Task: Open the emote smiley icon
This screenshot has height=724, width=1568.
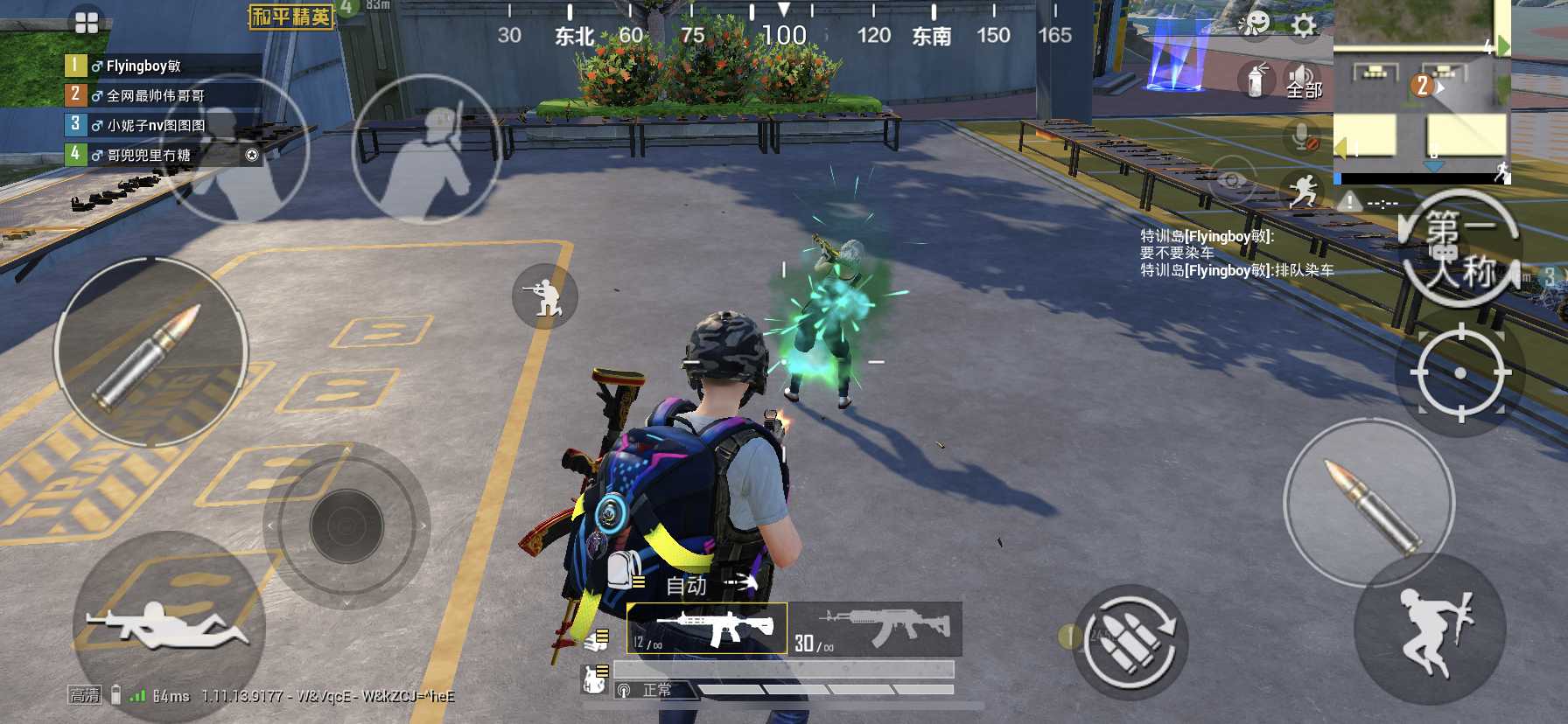Action: (1255, 24)
